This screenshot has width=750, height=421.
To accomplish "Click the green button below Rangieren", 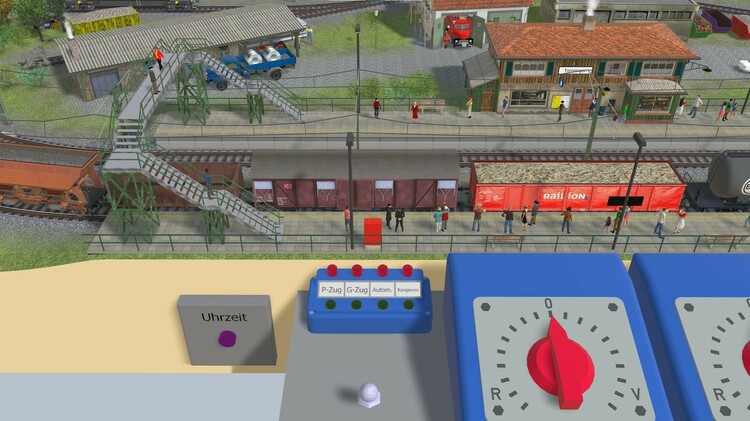I will [407, 304].
